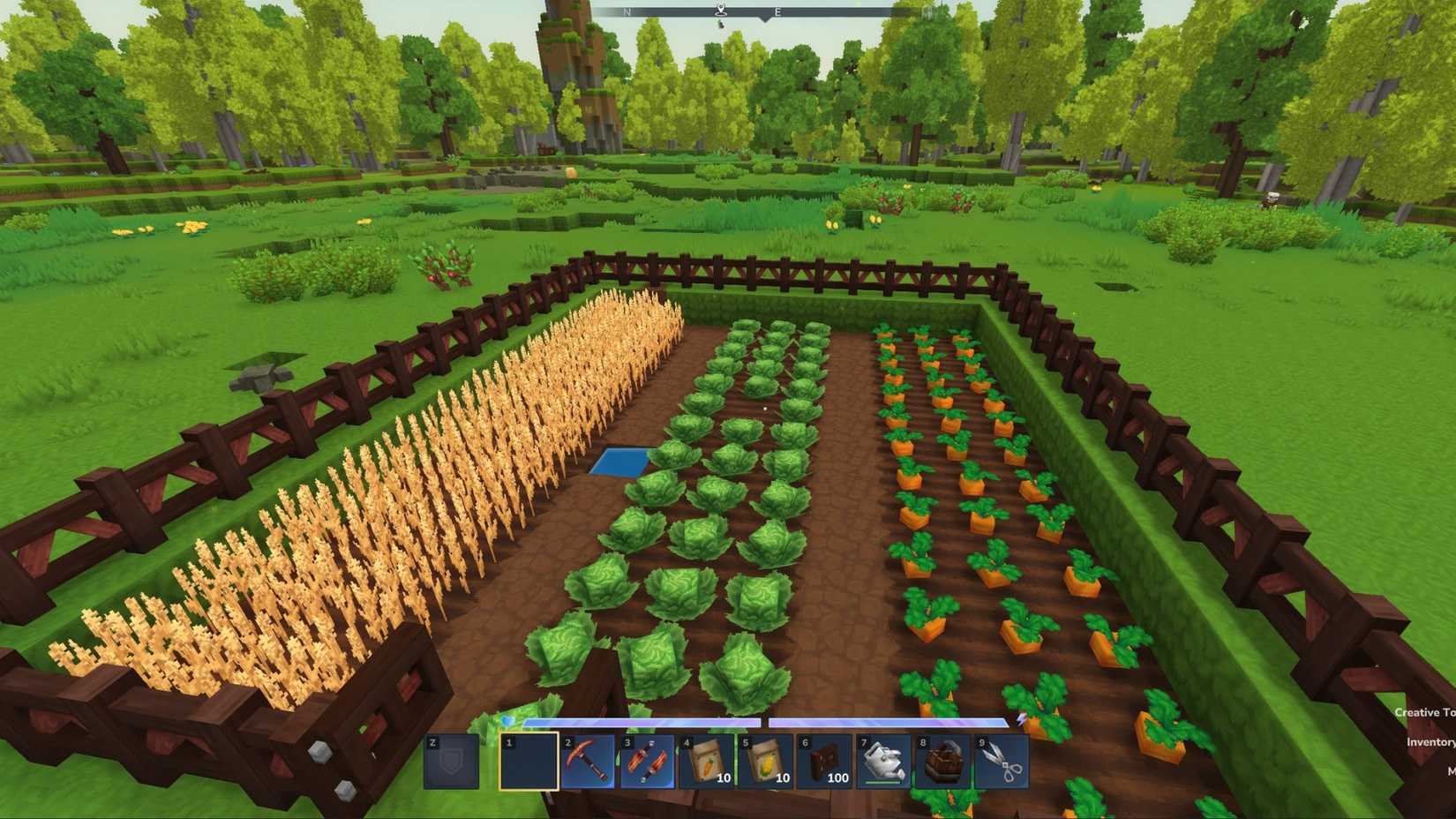Select the stack of 100 blocks in slot 6

(x=826, y=762)
